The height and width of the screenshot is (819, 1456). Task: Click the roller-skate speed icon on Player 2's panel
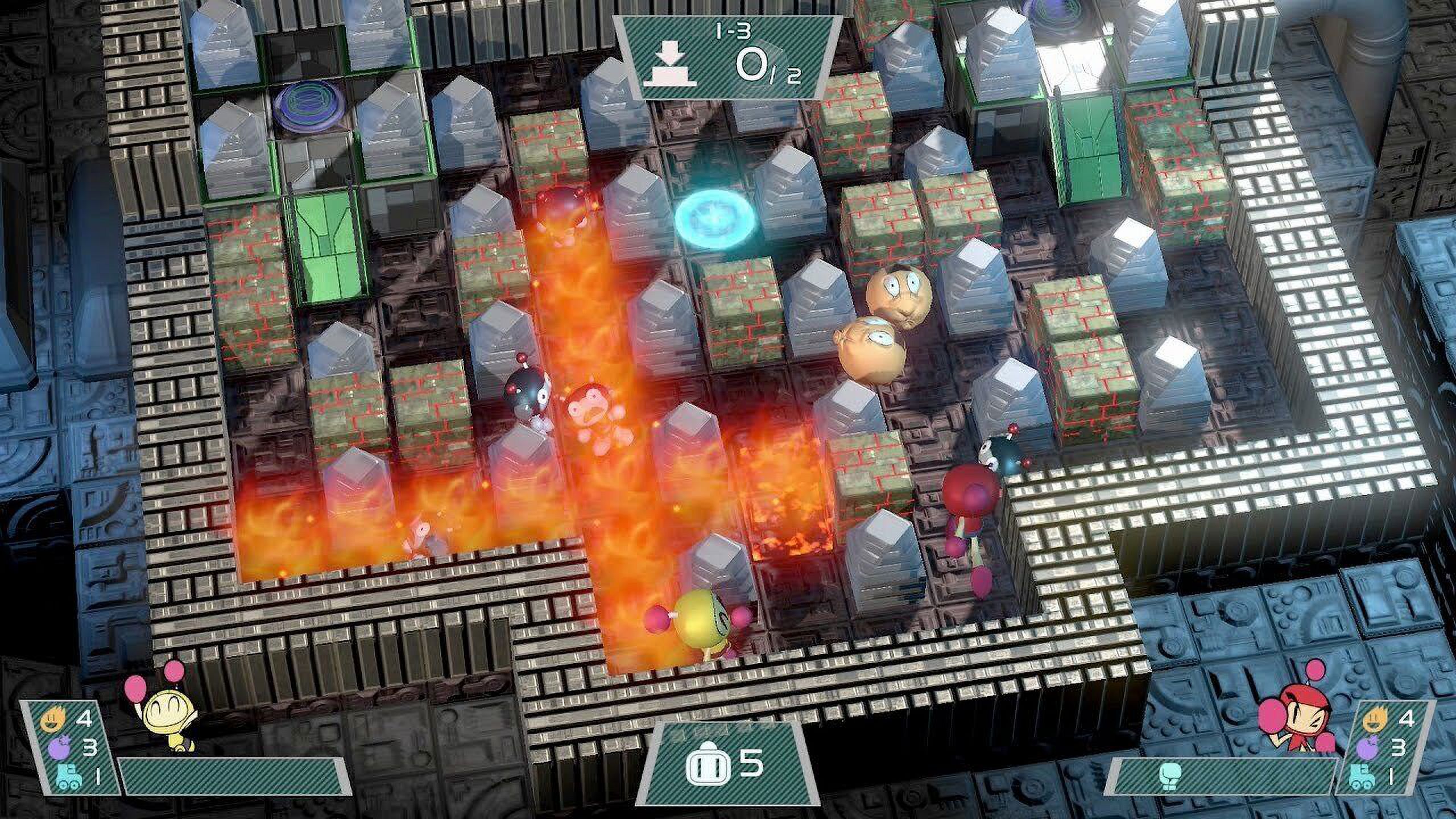click(1363, 778)
